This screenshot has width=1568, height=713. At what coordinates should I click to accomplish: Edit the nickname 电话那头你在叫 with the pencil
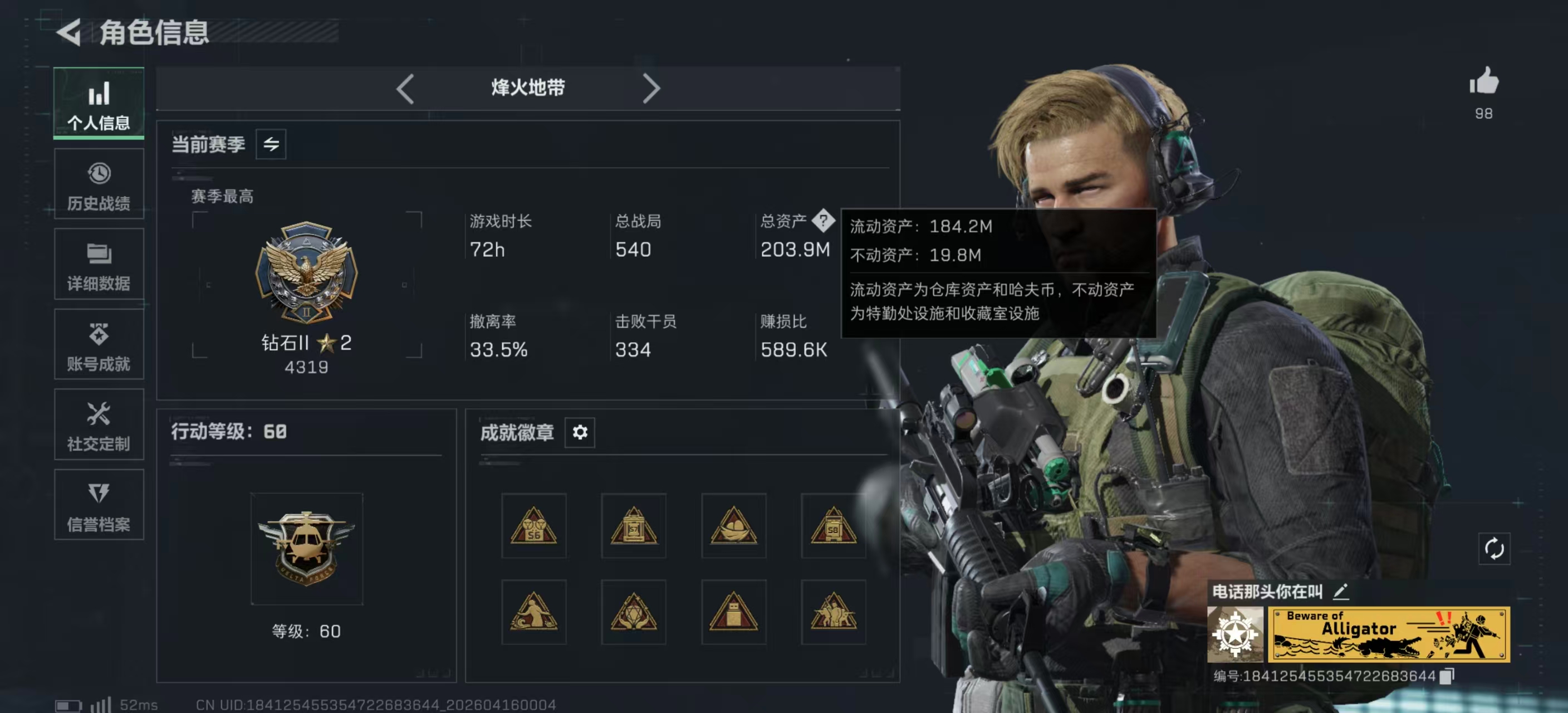[x=1342, y=591]
